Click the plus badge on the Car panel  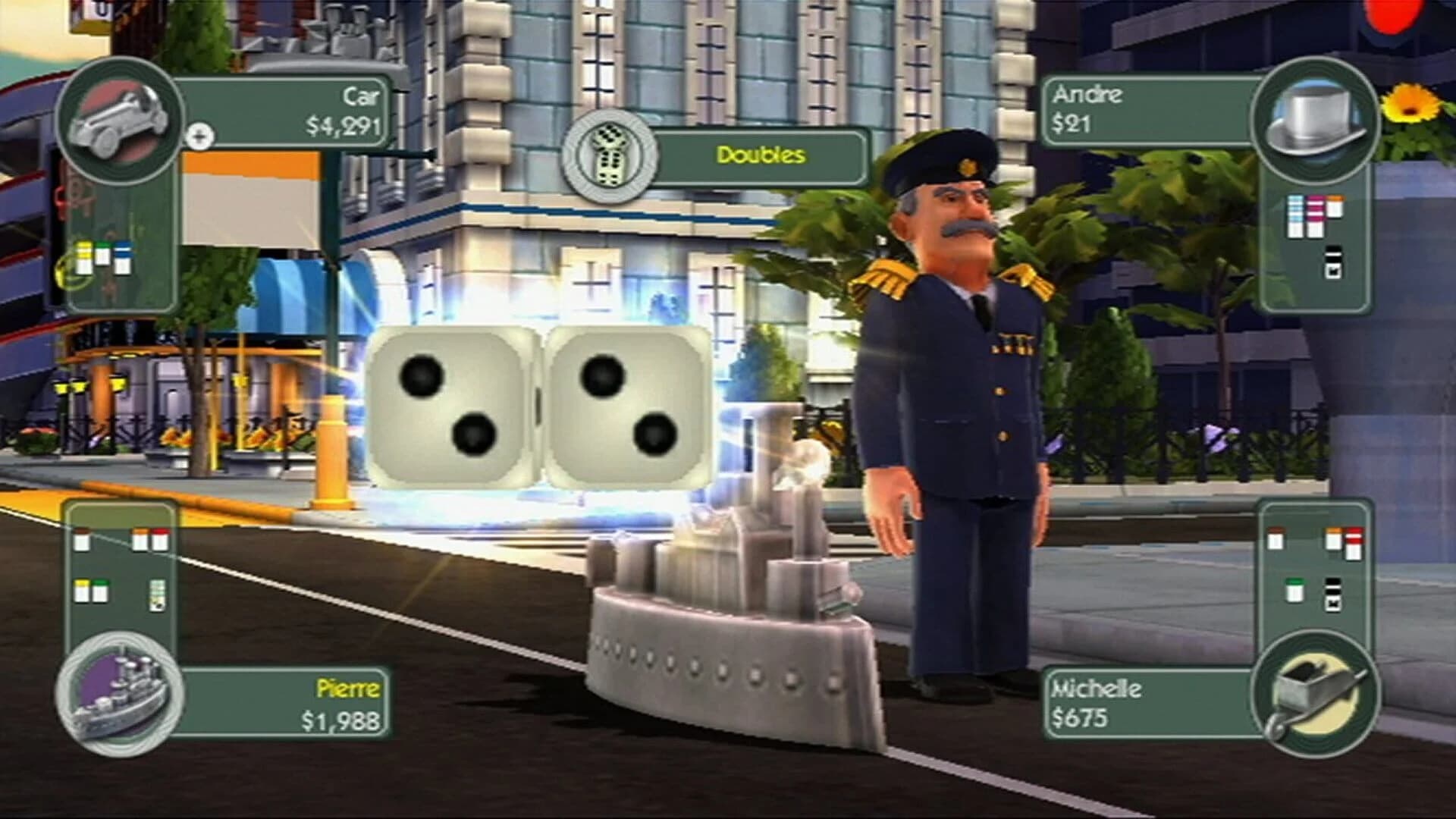[199, 136]
